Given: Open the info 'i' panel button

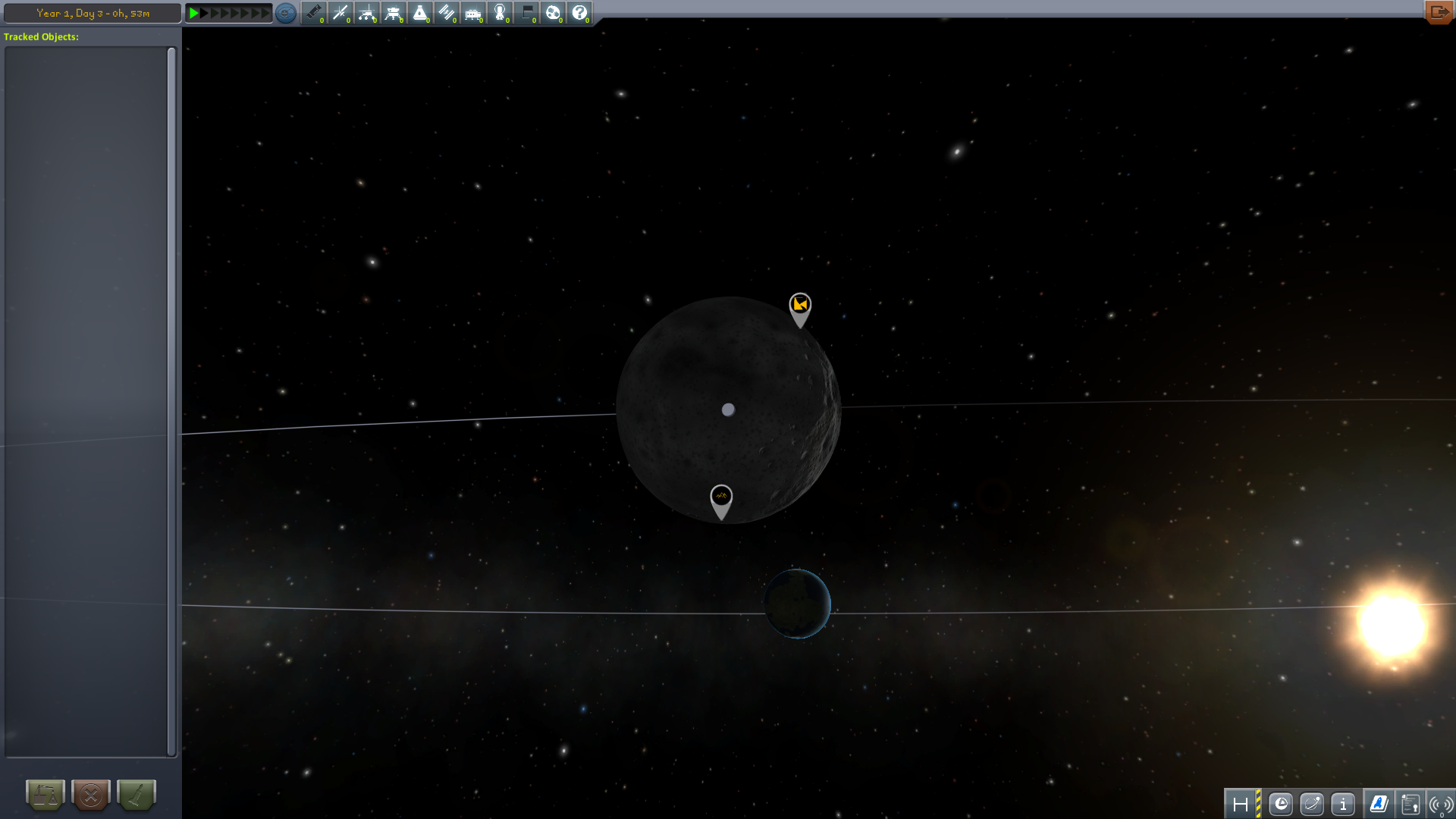Looking at the screenshot, I should coord(1343,804).
